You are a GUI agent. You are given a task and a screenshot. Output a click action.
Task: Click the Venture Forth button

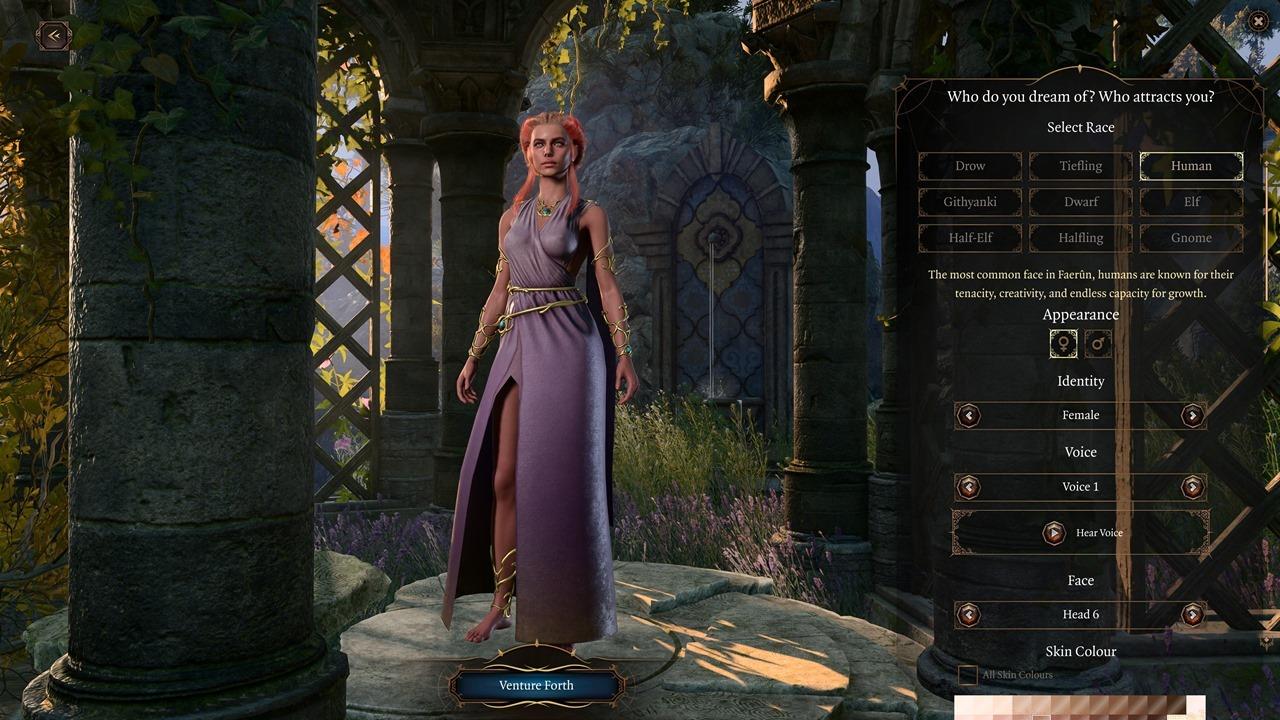[x=536, y=685]
